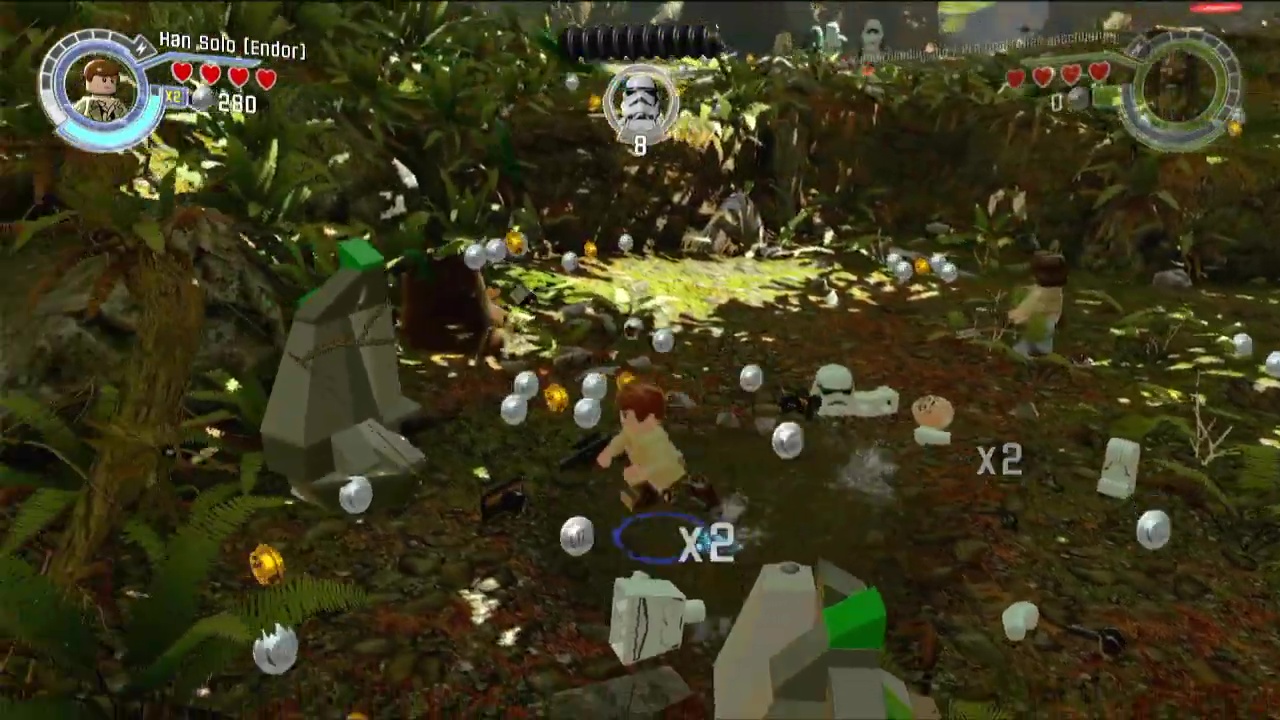Click the first red heart in Han's health bar
The width and height of the screenshot is (1280, 720).
(x=182, y=73)
